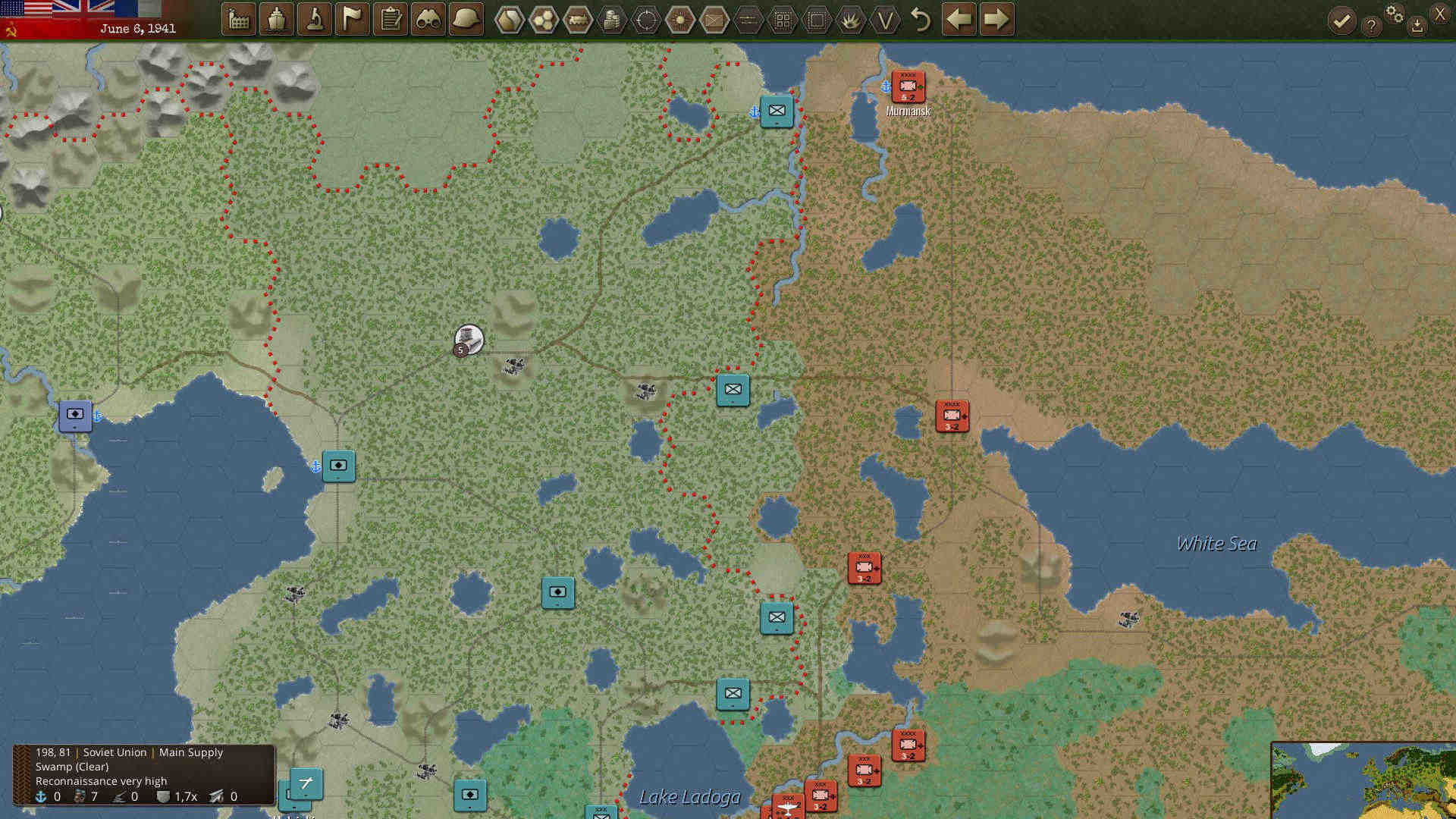The width and height of the screenshot is (1456, 819).
Task: Save the game using the download icon
Action: pos(1417,24)
